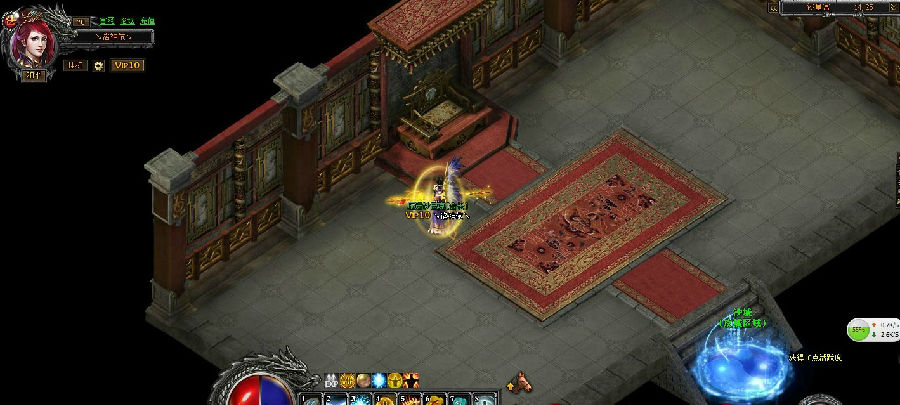Select the golden coin buff icon
900x405 pixels.
point(347,380)
